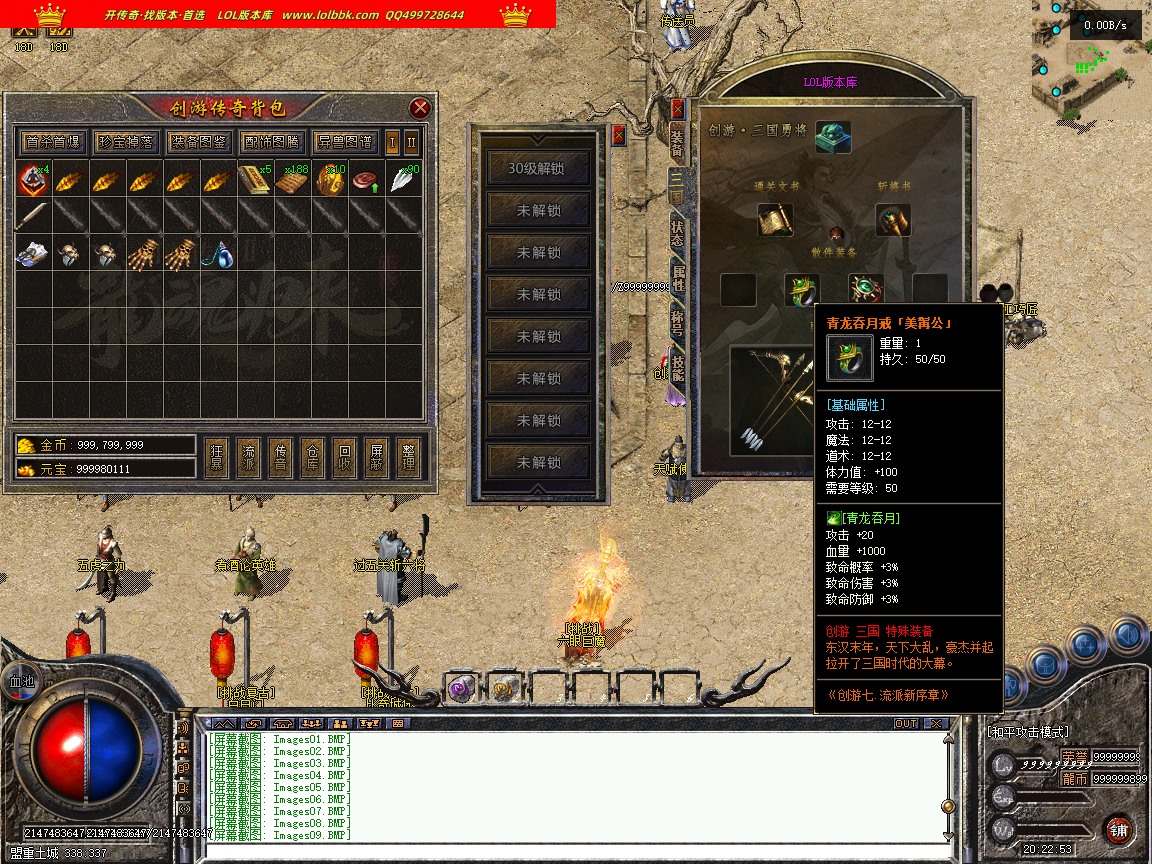The height and width of the screenshot is (864, 1152).
Task: Select the 30级解锁 unlock slot
Action: pyautogui.click(x=536, y=169)
